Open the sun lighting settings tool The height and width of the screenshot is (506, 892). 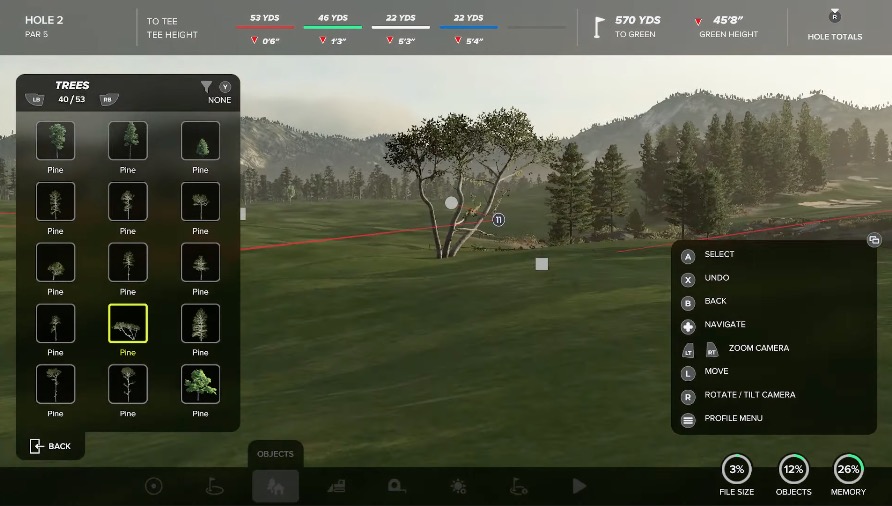(x=458, y=486)
